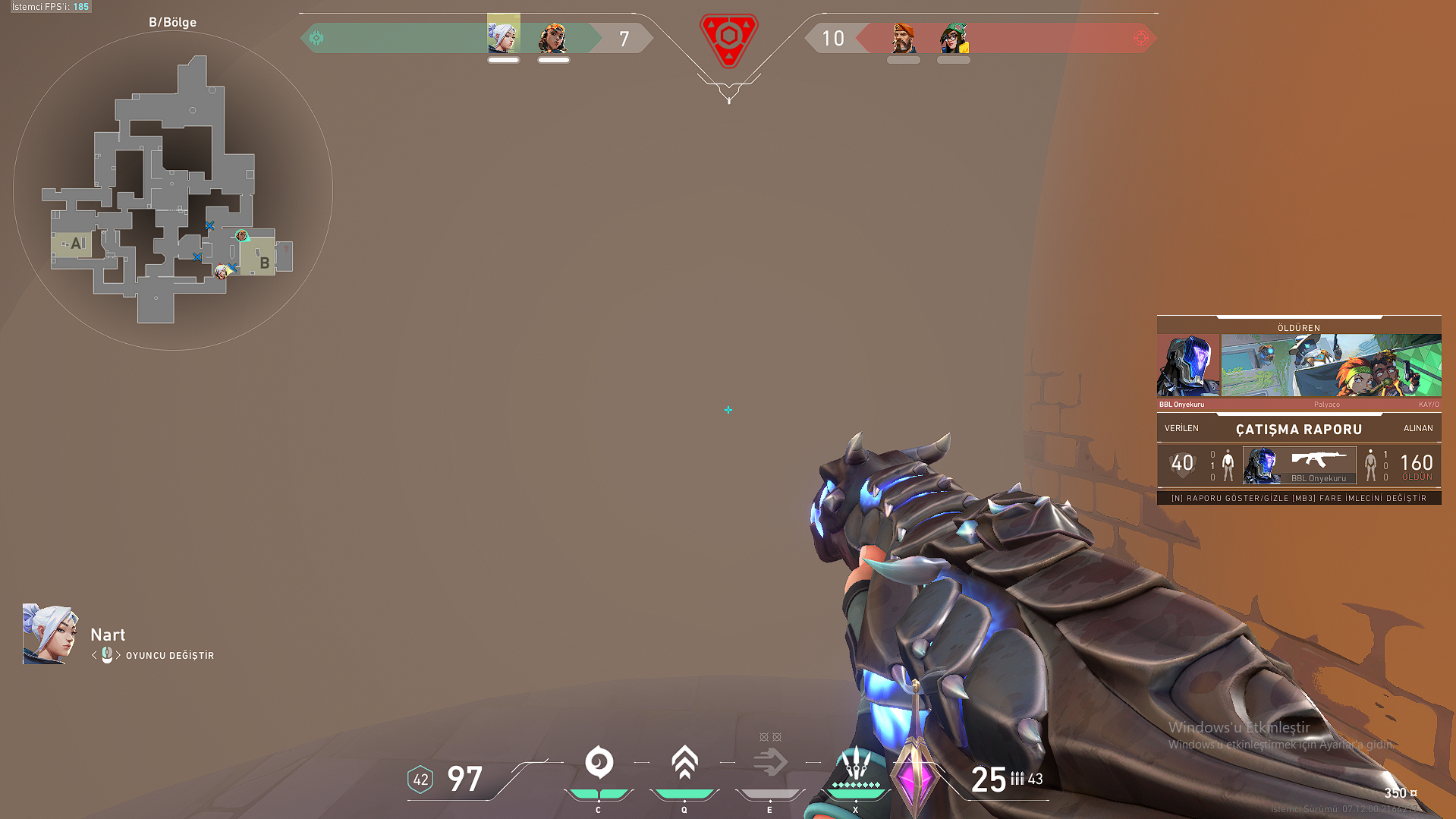Activate Jett's Tailwind dash ability icon

coord(770,762)
